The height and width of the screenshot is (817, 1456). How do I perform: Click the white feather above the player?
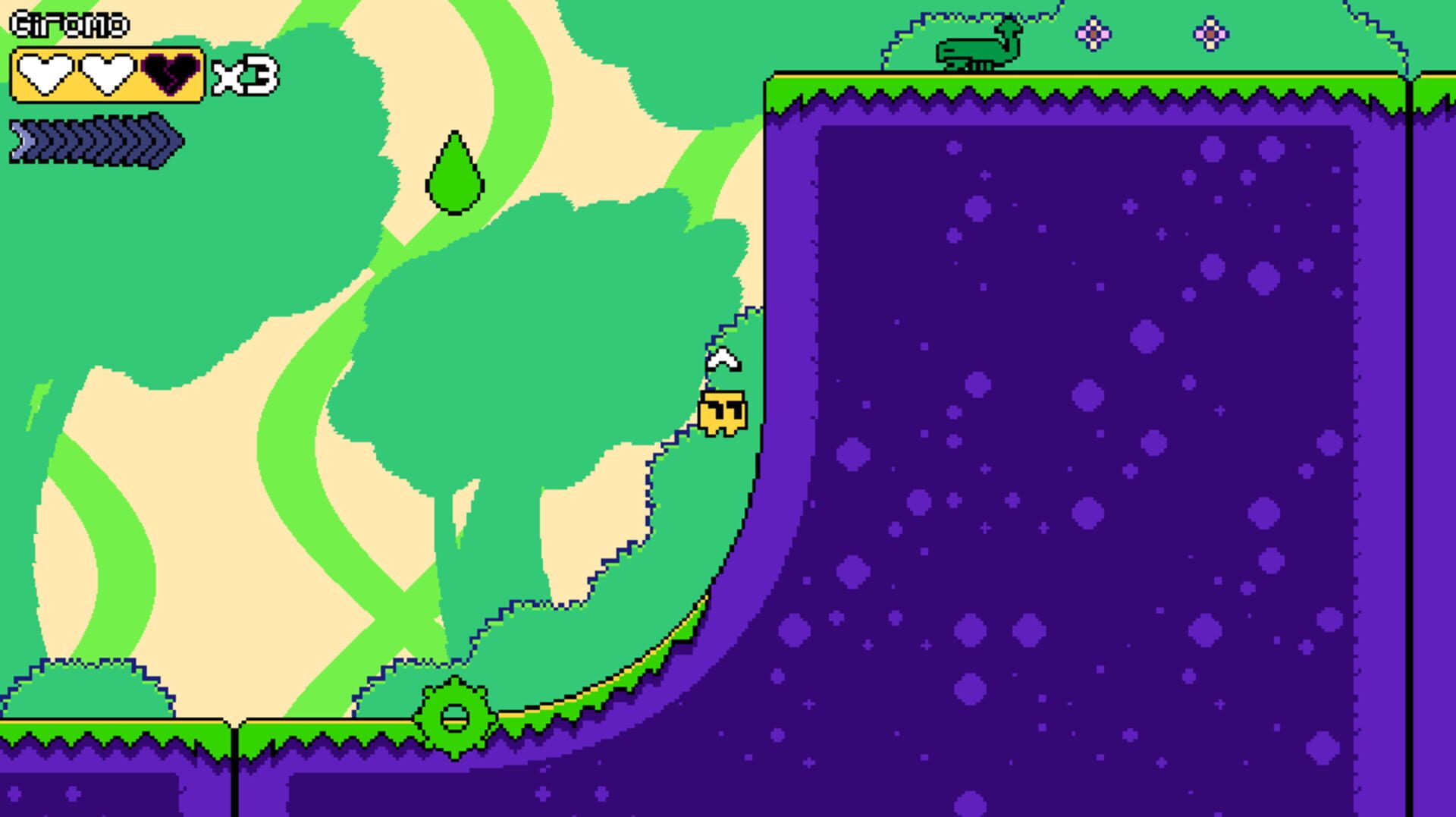click(721, 360)
